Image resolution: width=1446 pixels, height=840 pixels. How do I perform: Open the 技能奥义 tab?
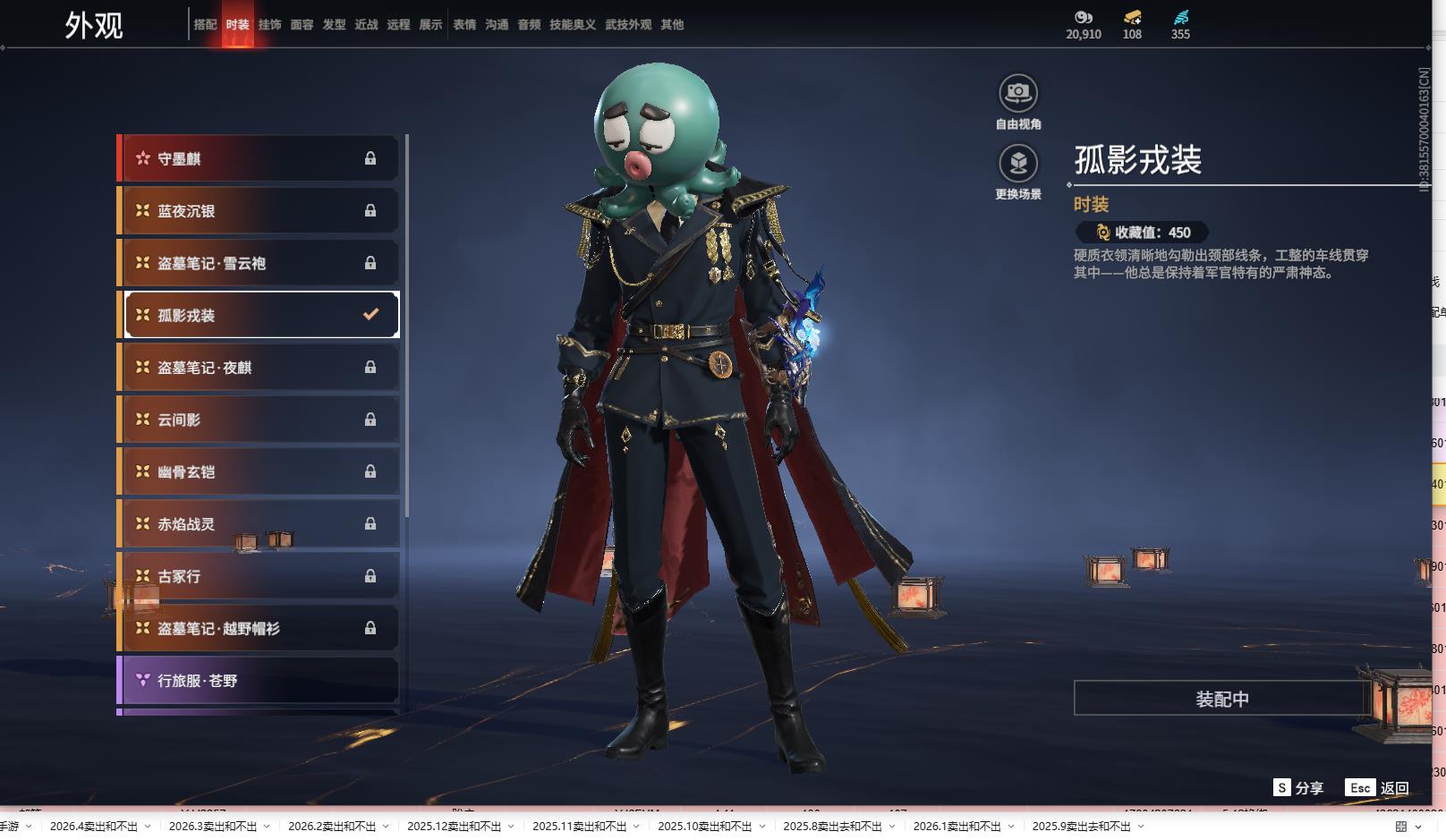(x=572, y=25)
